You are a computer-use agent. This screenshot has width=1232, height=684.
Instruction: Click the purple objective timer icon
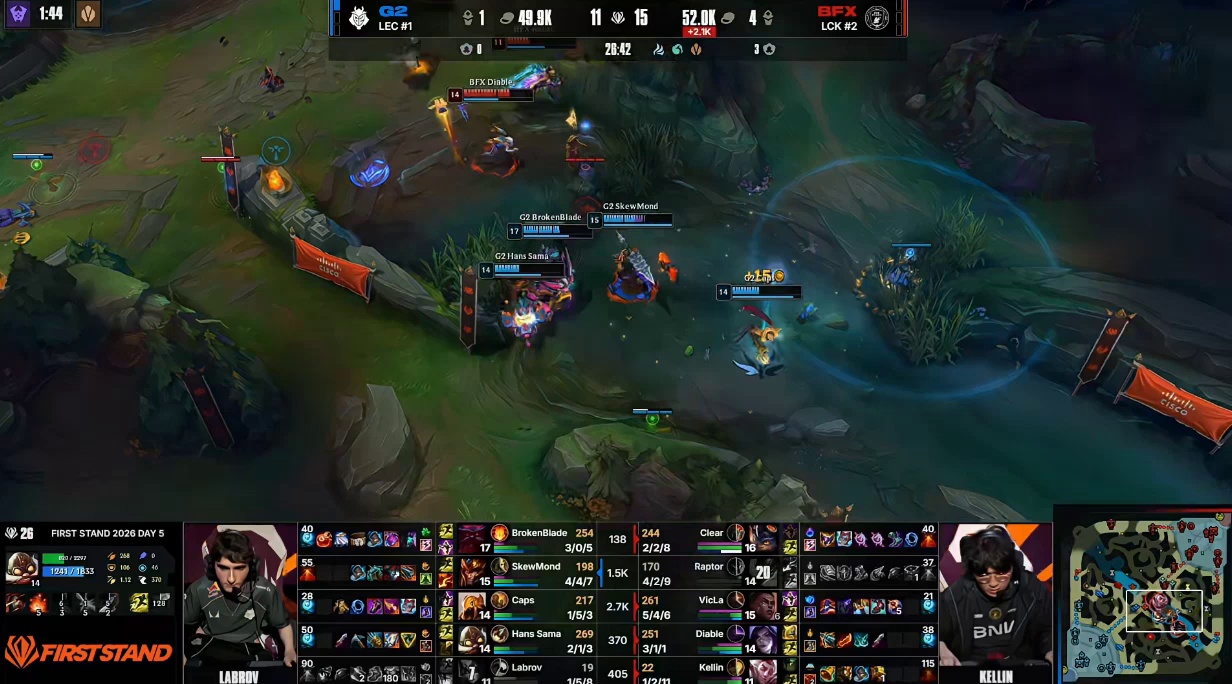coord(19,14)
